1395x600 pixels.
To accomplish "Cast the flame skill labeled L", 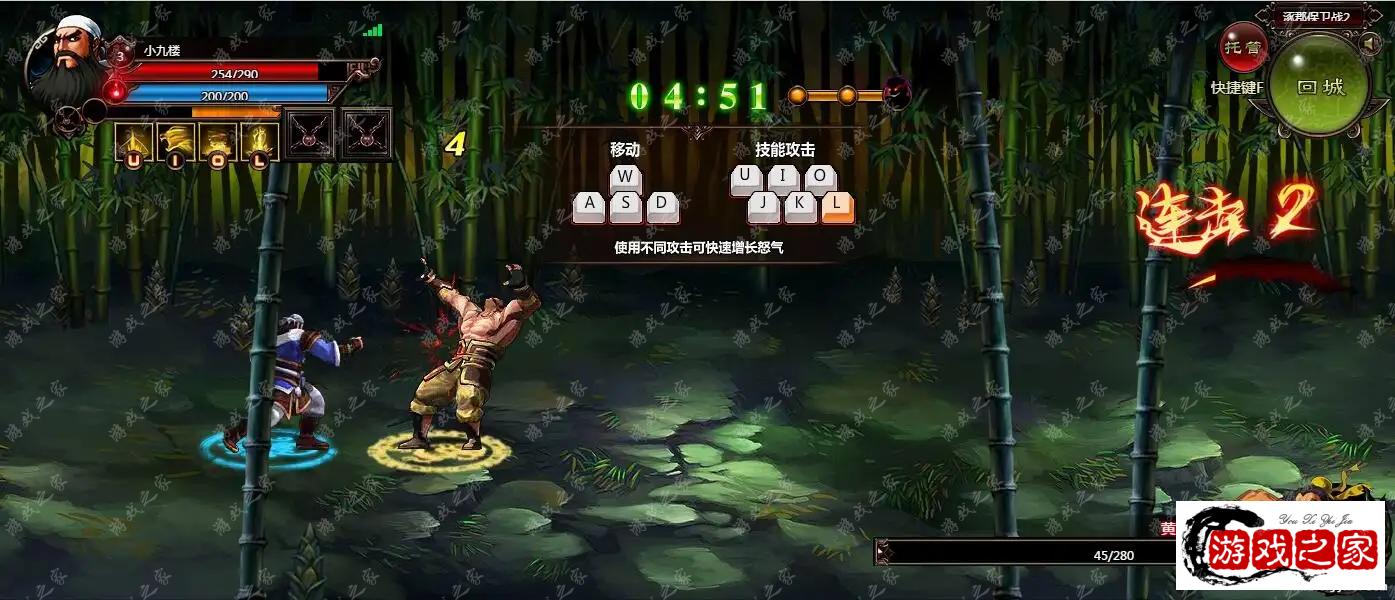I will pos(260,141).
